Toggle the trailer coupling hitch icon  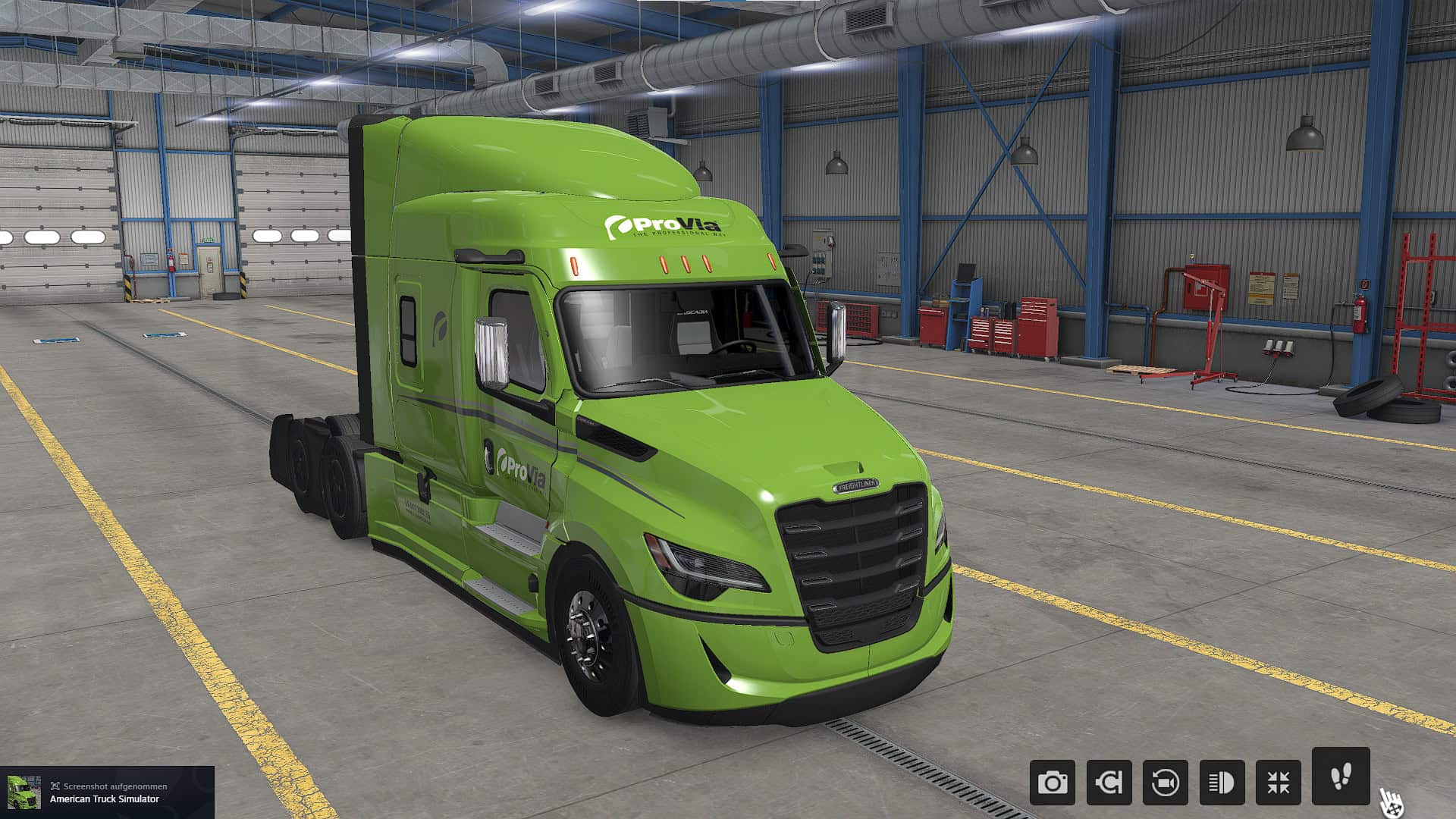1109,783
